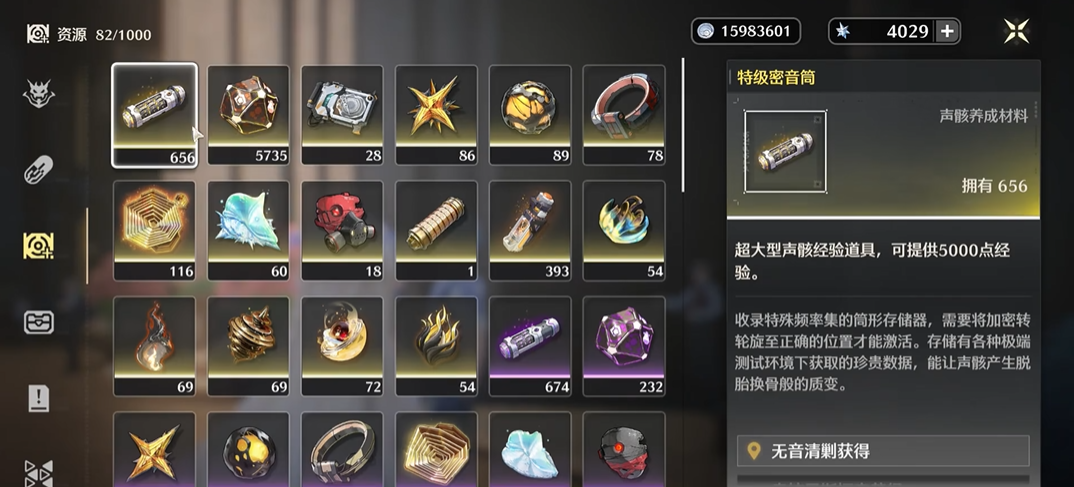Choose the golden star item with 86
Screen dimensions: 1074x487
(436, 114)
